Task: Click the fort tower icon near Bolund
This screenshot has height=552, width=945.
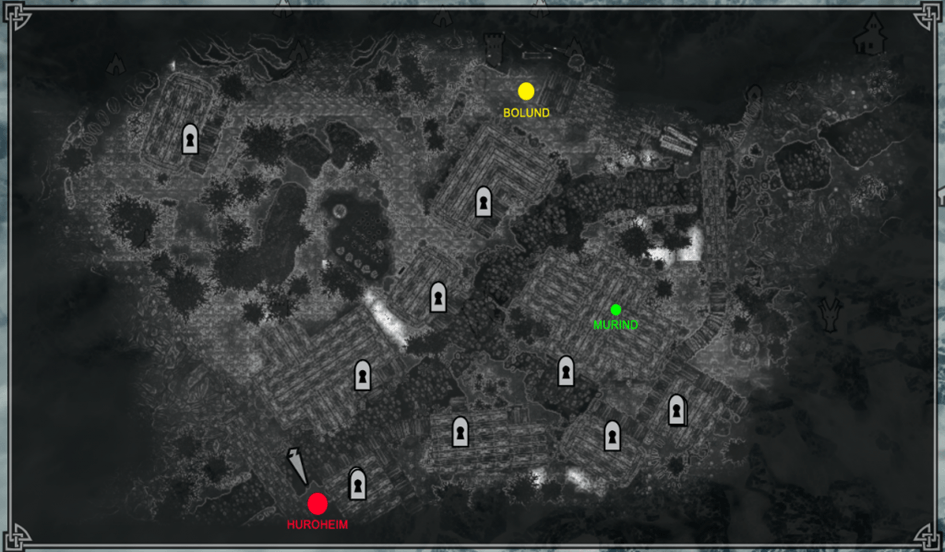Action: point(495,48)
